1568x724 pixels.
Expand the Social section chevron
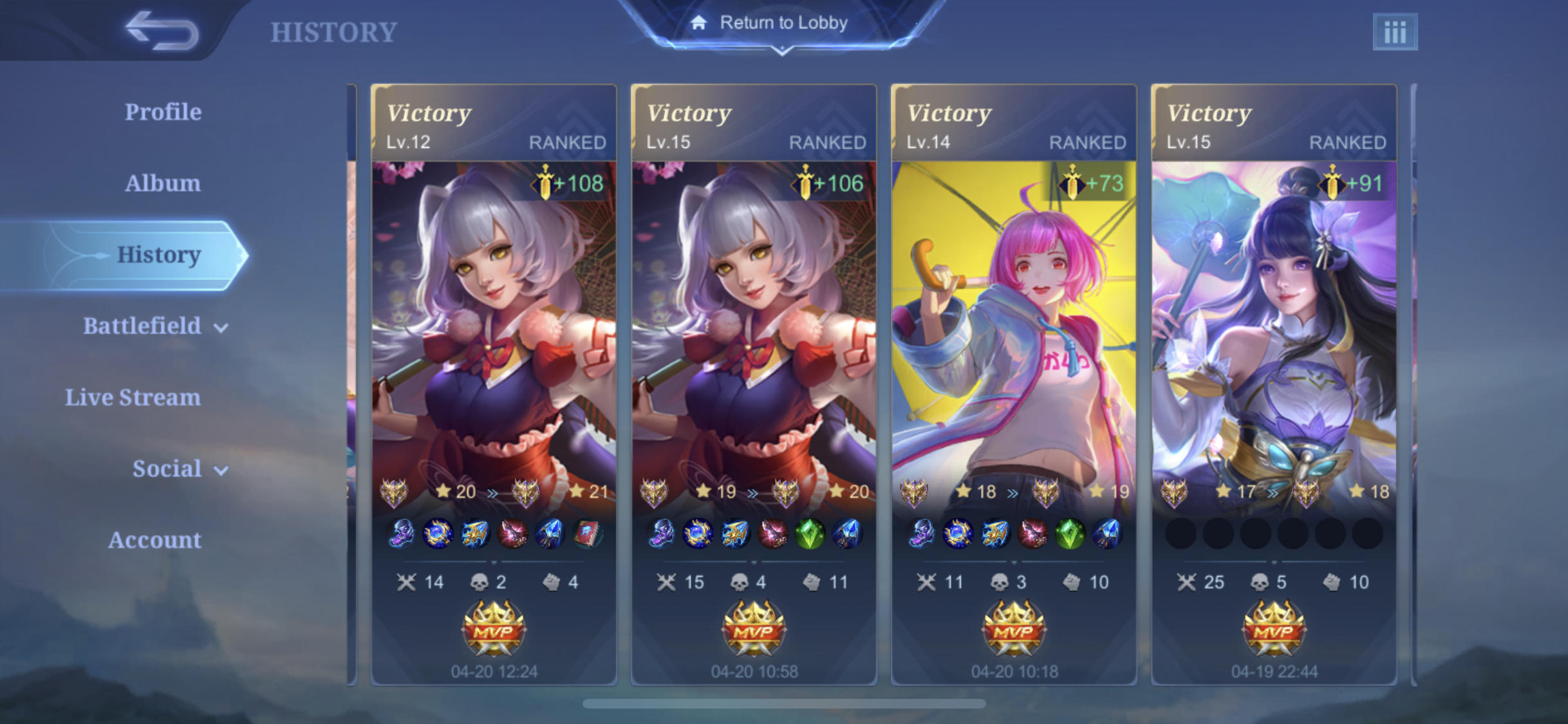220,470
